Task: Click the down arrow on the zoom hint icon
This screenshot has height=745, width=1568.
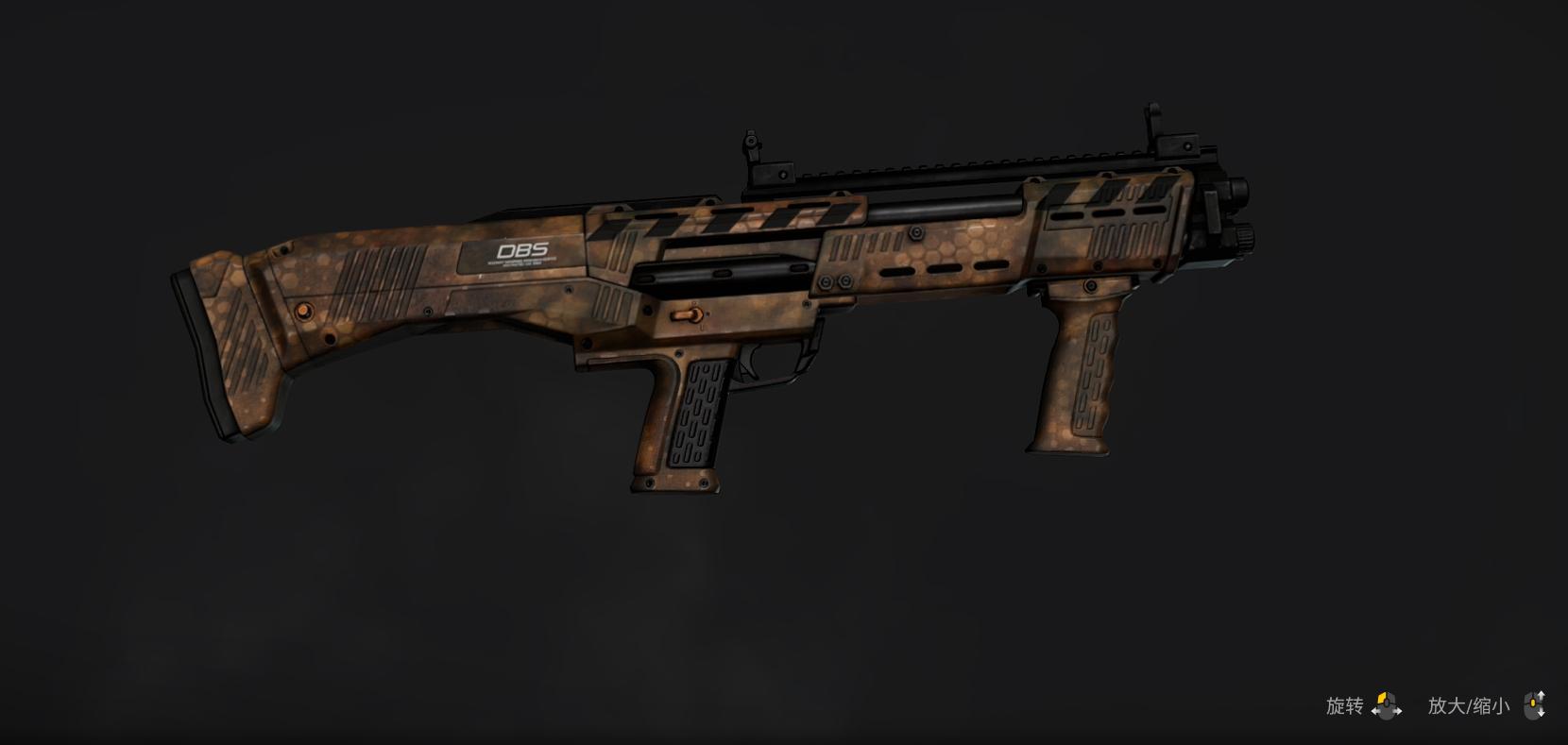Action: (x=1542, y=714)
